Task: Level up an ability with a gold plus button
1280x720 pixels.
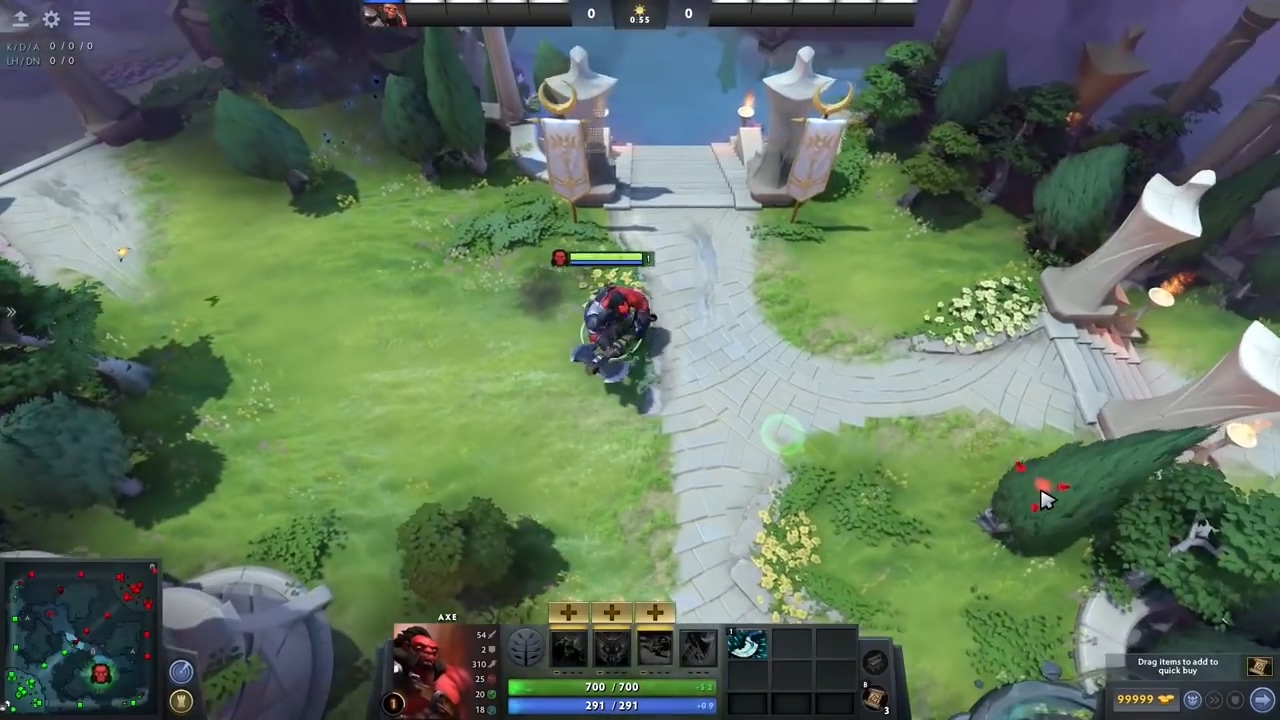Action: tap(568, 612)
